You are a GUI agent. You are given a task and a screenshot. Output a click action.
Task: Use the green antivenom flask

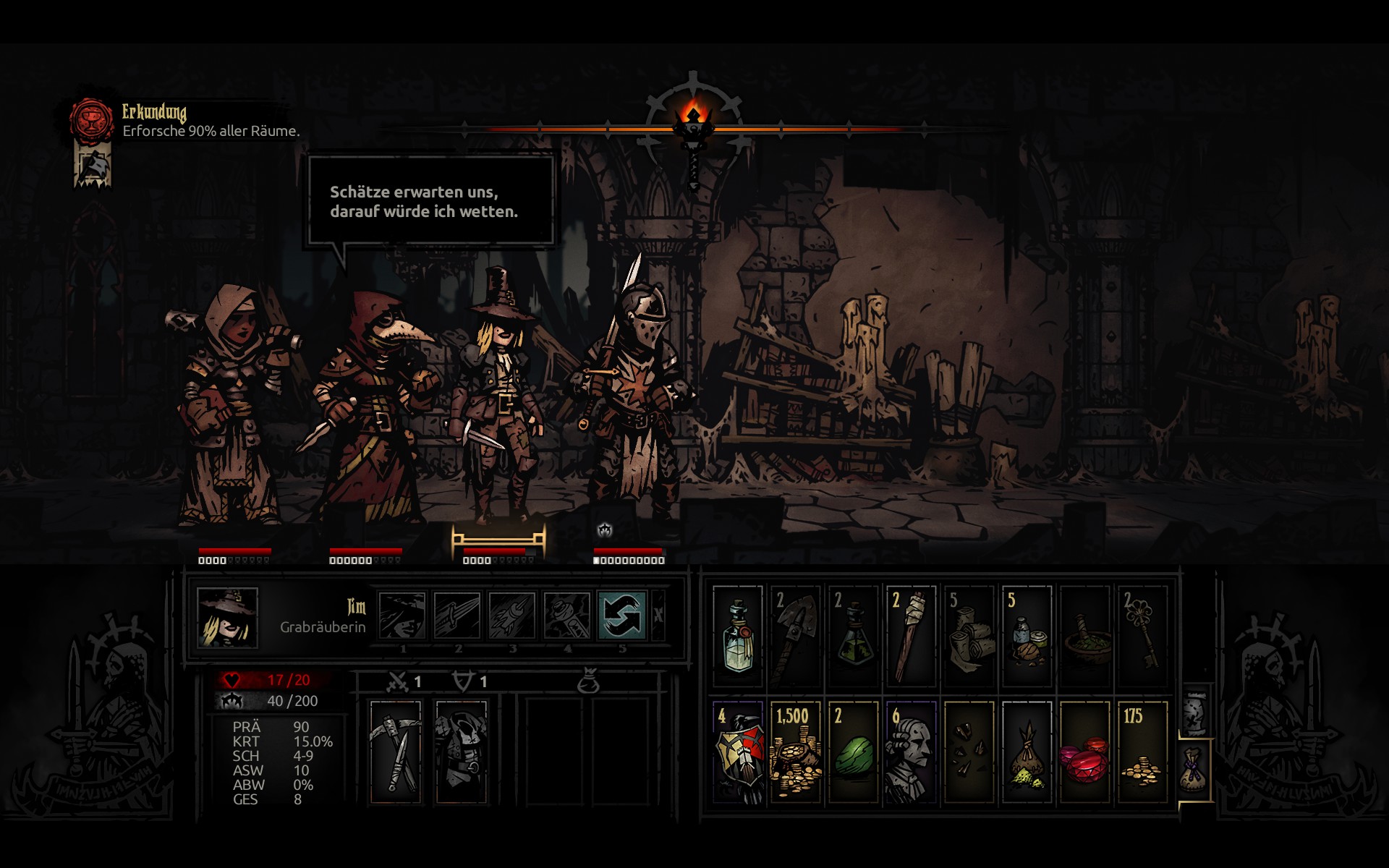tap(853, 636)
